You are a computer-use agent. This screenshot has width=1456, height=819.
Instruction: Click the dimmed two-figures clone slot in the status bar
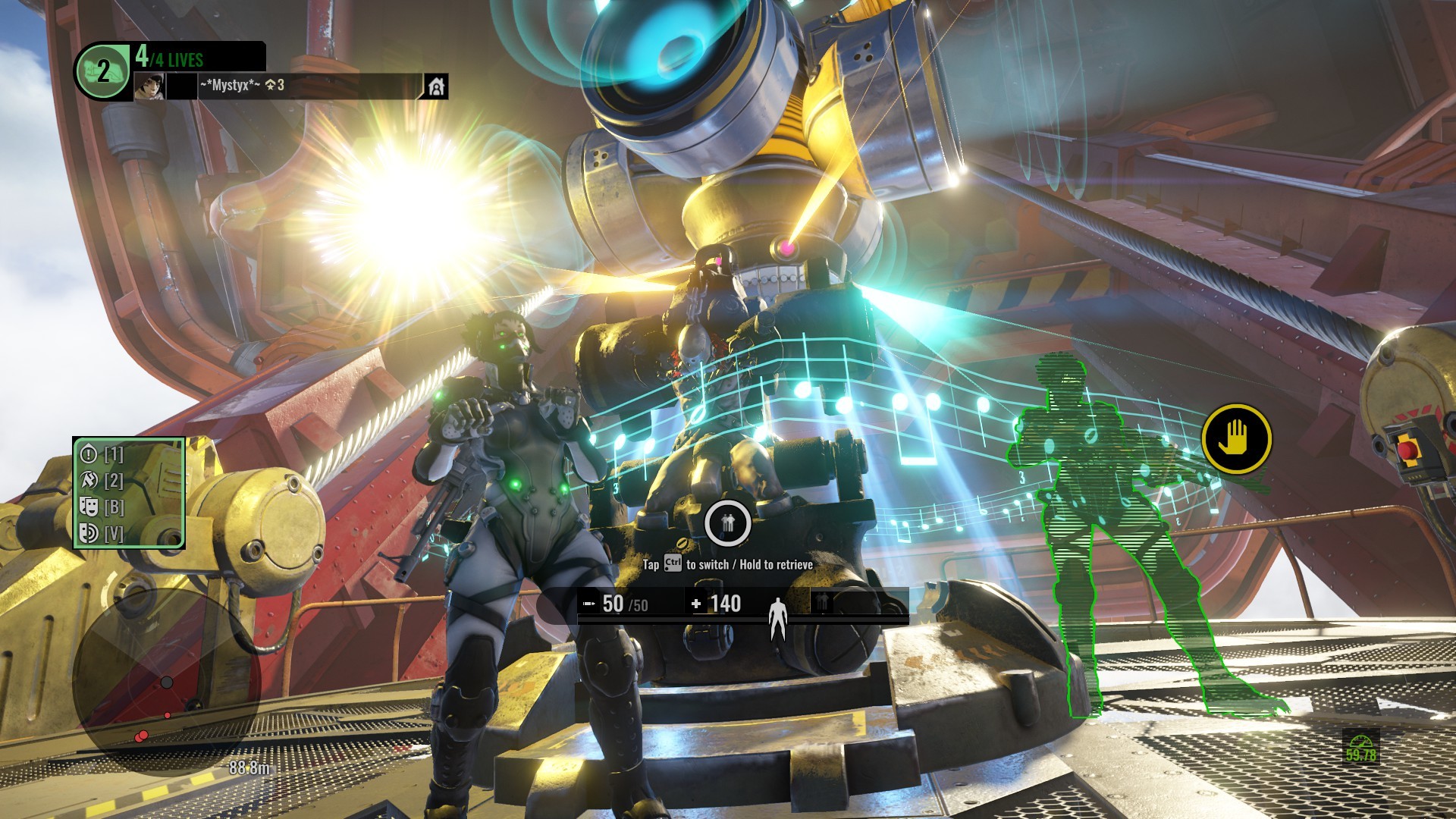point(823,603)
